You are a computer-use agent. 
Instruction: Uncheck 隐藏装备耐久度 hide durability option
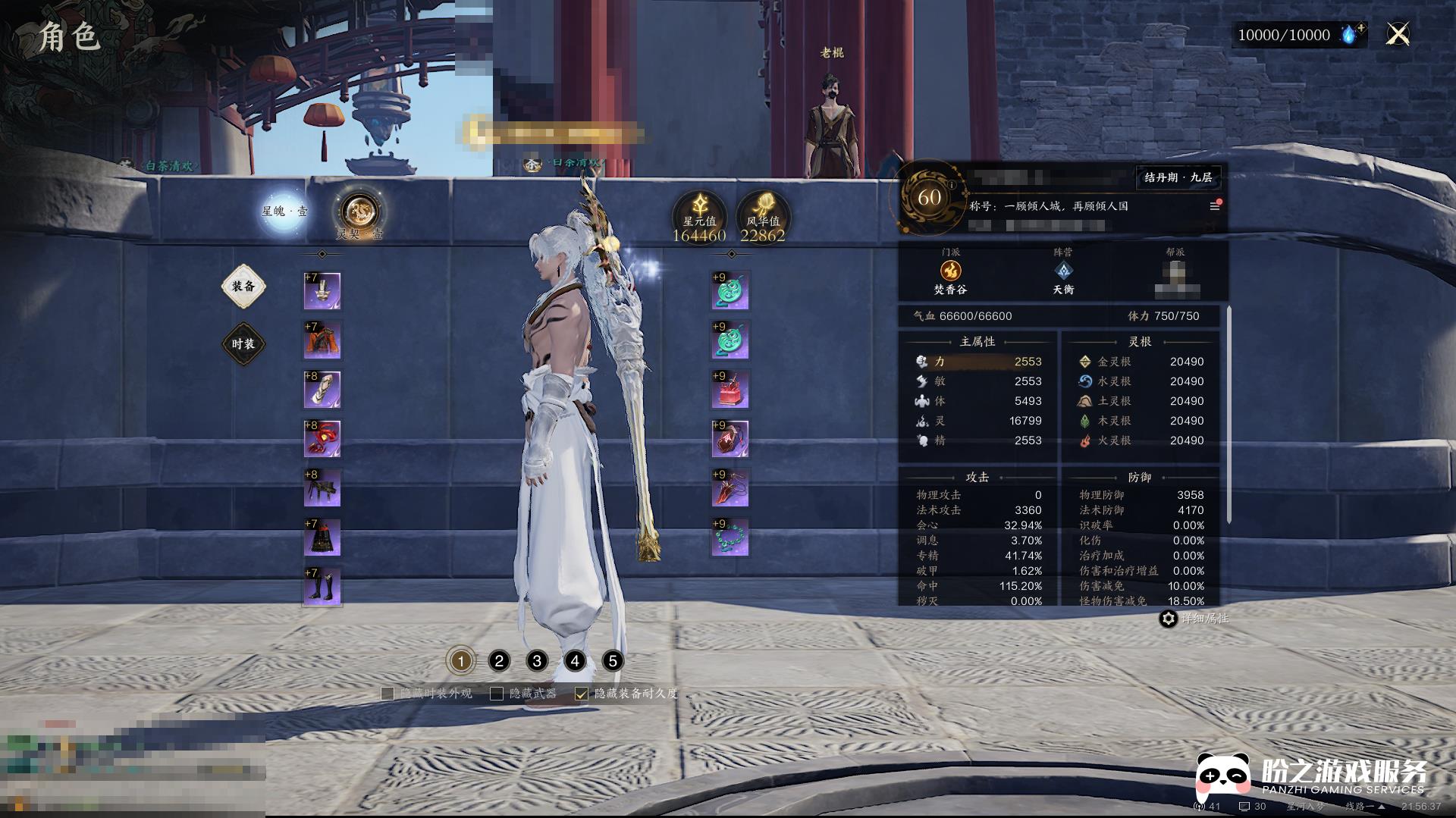582,694
